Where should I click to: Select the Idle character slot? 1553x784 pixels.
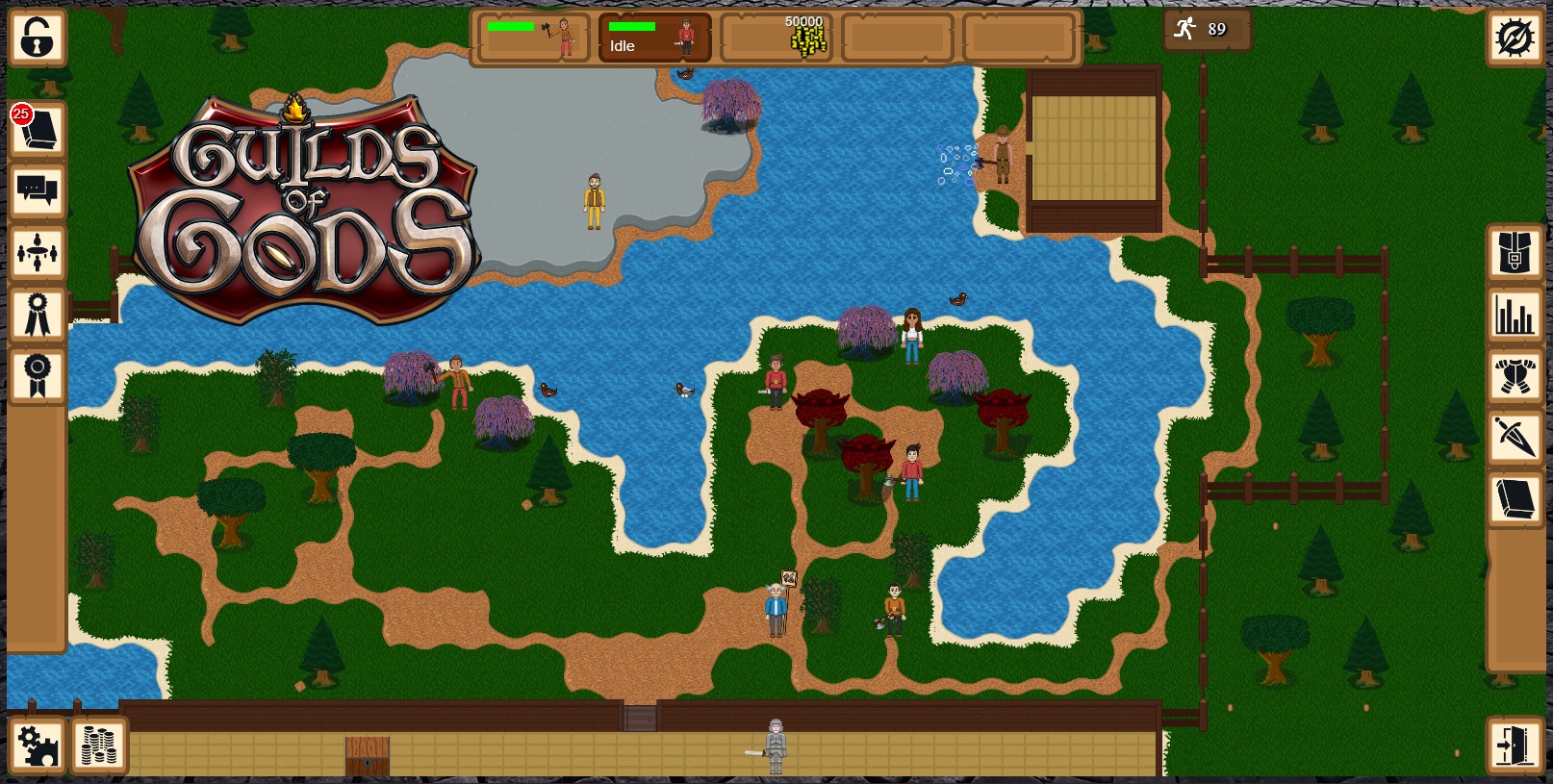click(654, 38)
